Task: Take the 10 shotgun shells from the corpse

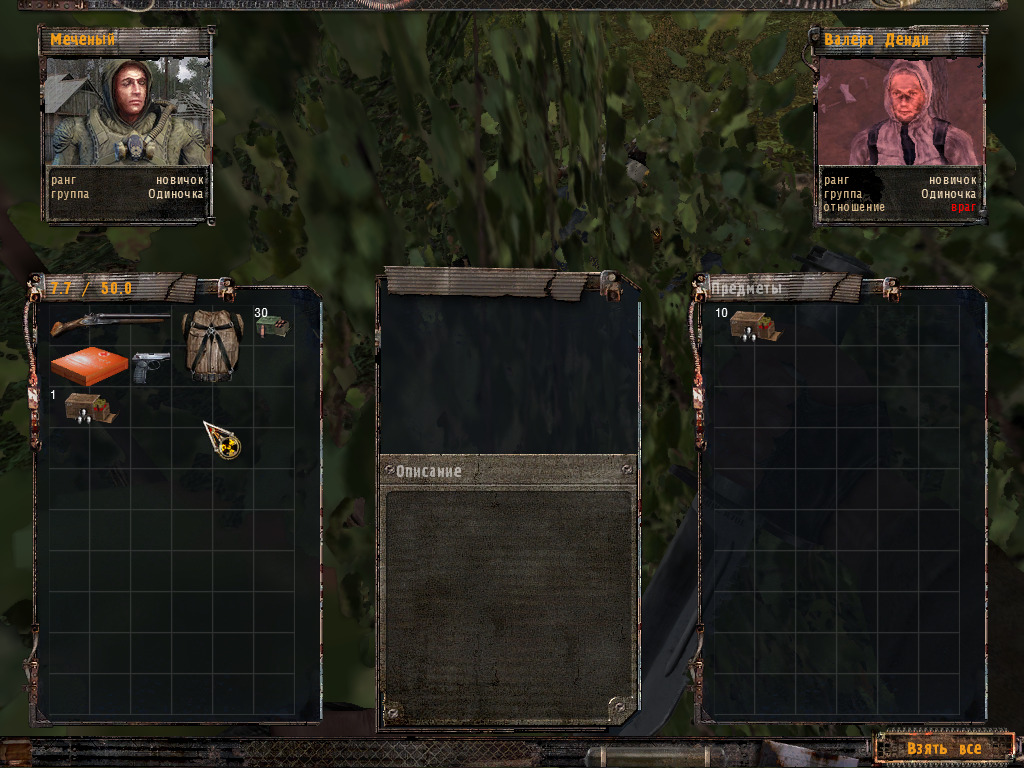Action: [754, 326]
